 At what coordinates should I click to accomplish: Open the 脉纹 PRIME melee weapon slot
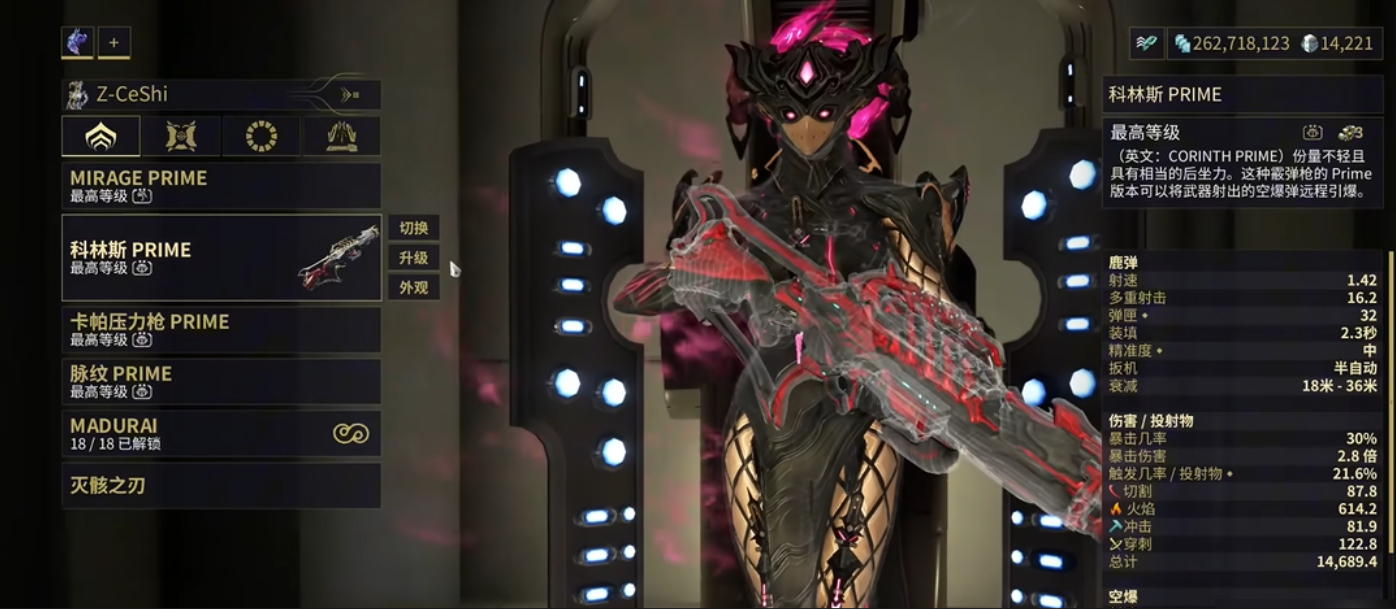pyautogui.click(x=220, y=381)
